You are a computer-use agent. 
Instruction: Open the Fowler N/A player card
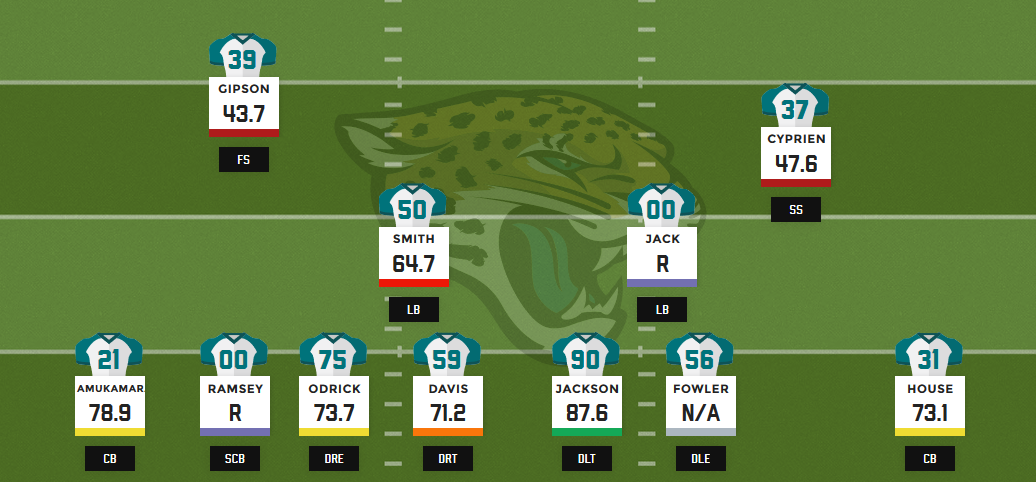701,402
